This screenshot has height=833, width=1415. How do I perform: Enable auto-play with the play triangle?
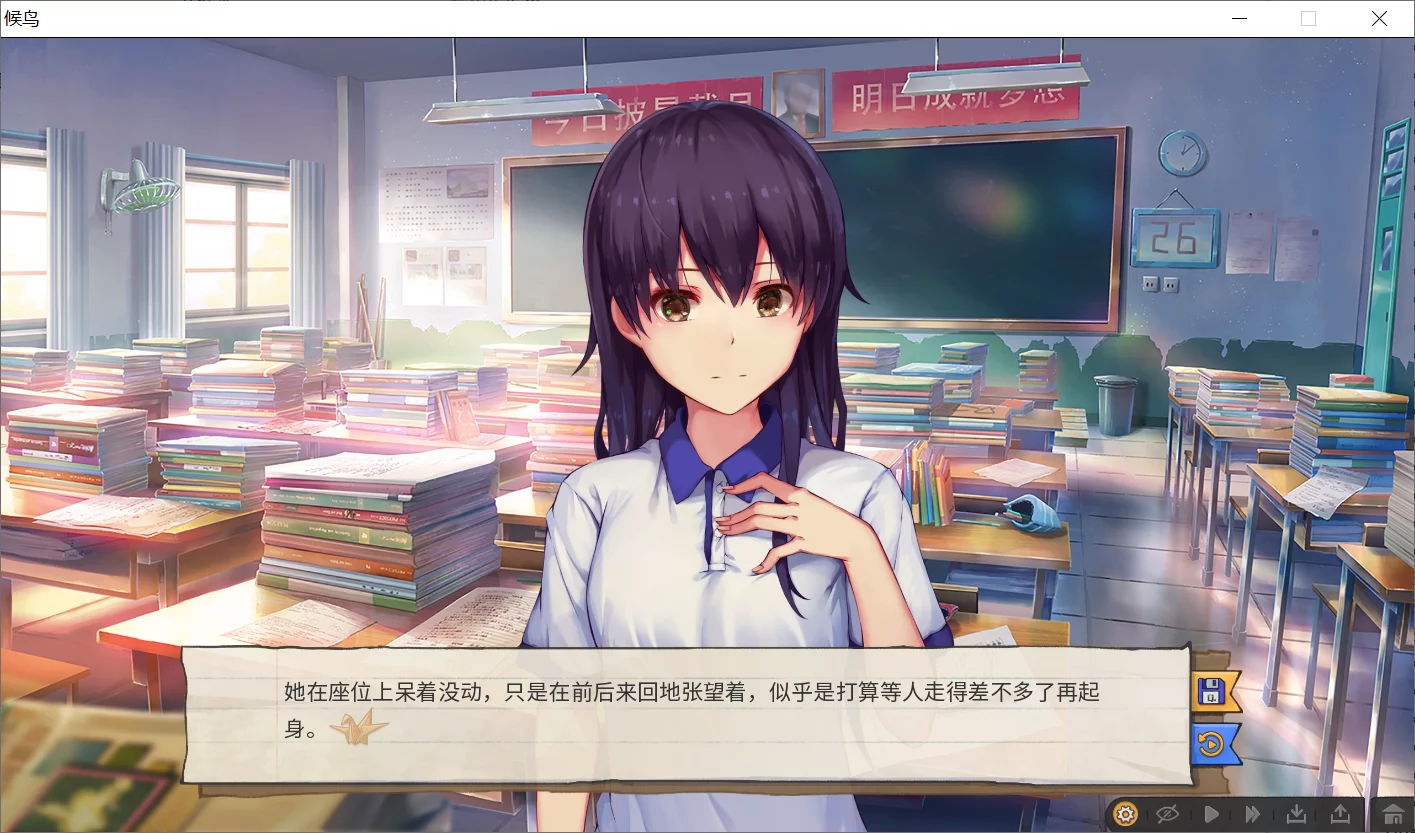point(1211,814)
